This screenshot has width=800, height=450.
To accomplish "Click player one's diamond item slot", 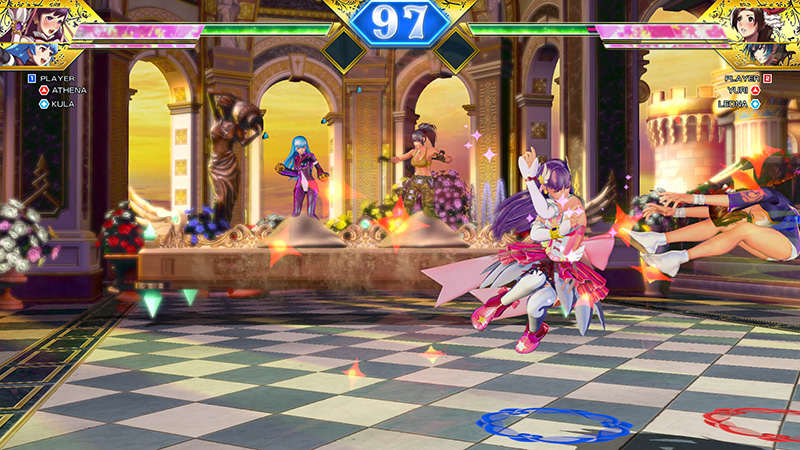I will (x=343, y=50).
